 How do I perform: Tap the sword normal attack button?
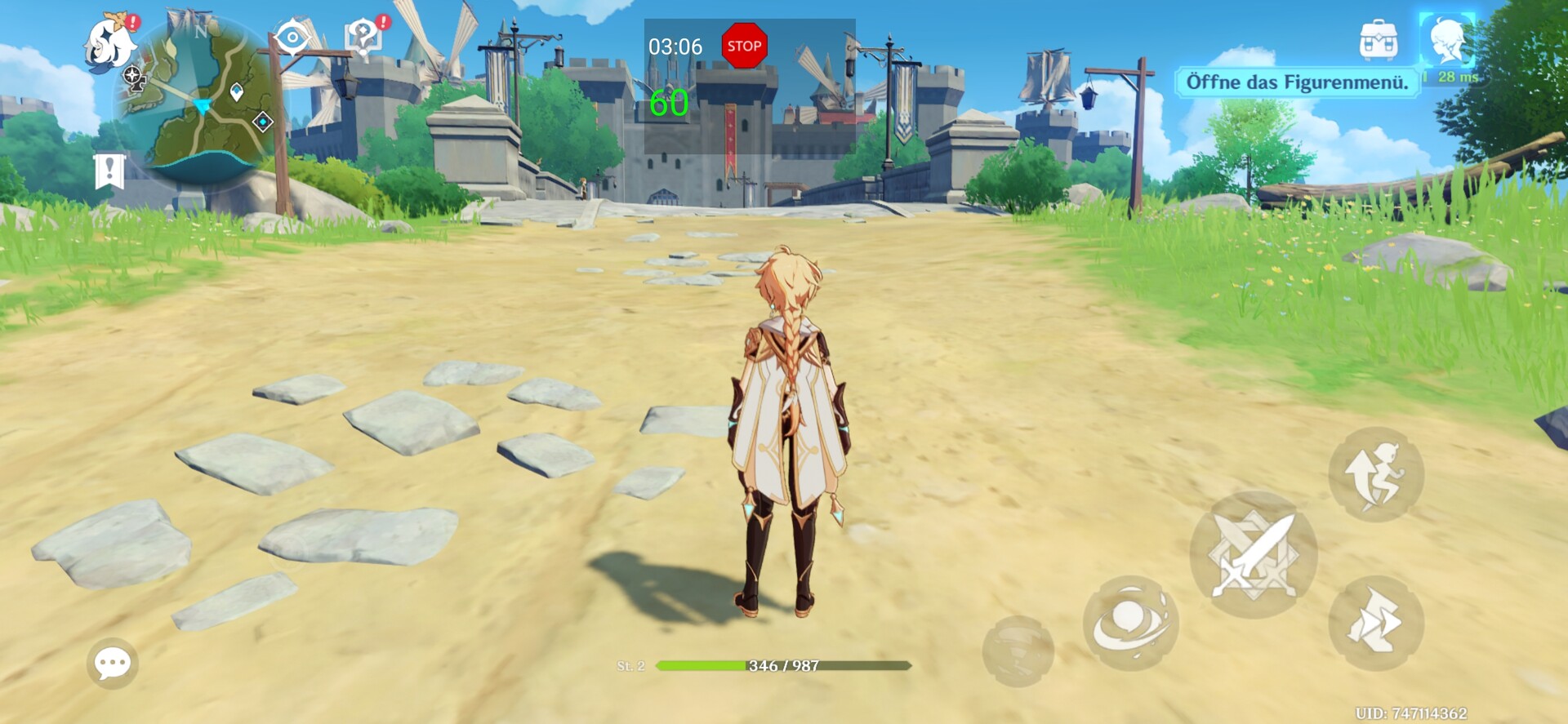point(1253,555)
